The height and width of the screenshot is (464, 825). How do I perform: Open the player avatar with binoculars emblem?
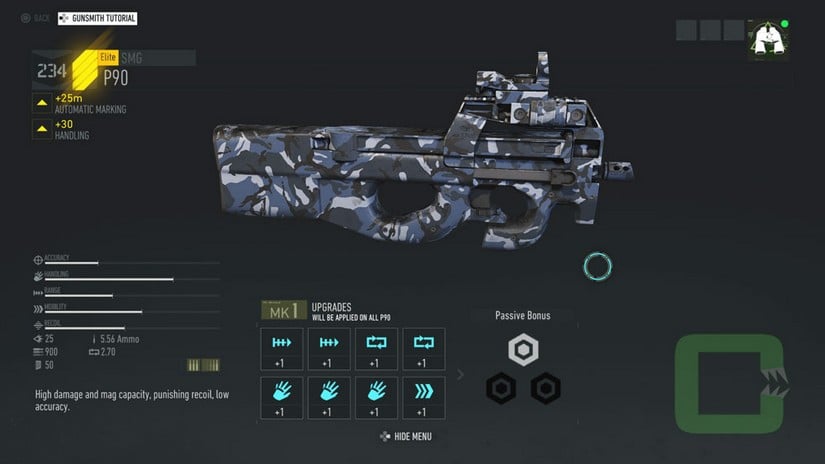pos(767,39)
